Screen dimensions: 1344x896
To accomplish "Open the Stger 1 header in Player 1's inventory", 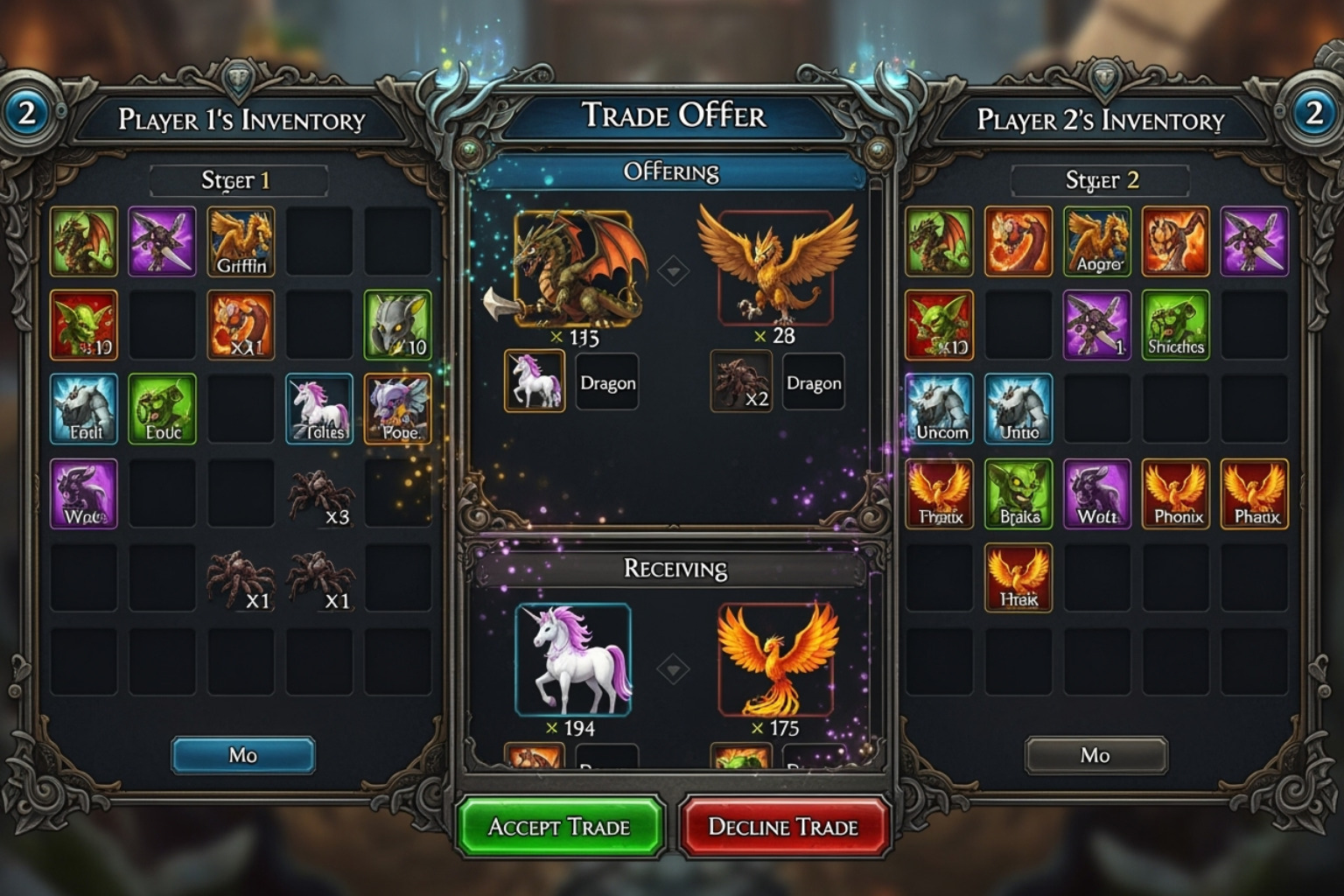I will [x=238, y=180].
